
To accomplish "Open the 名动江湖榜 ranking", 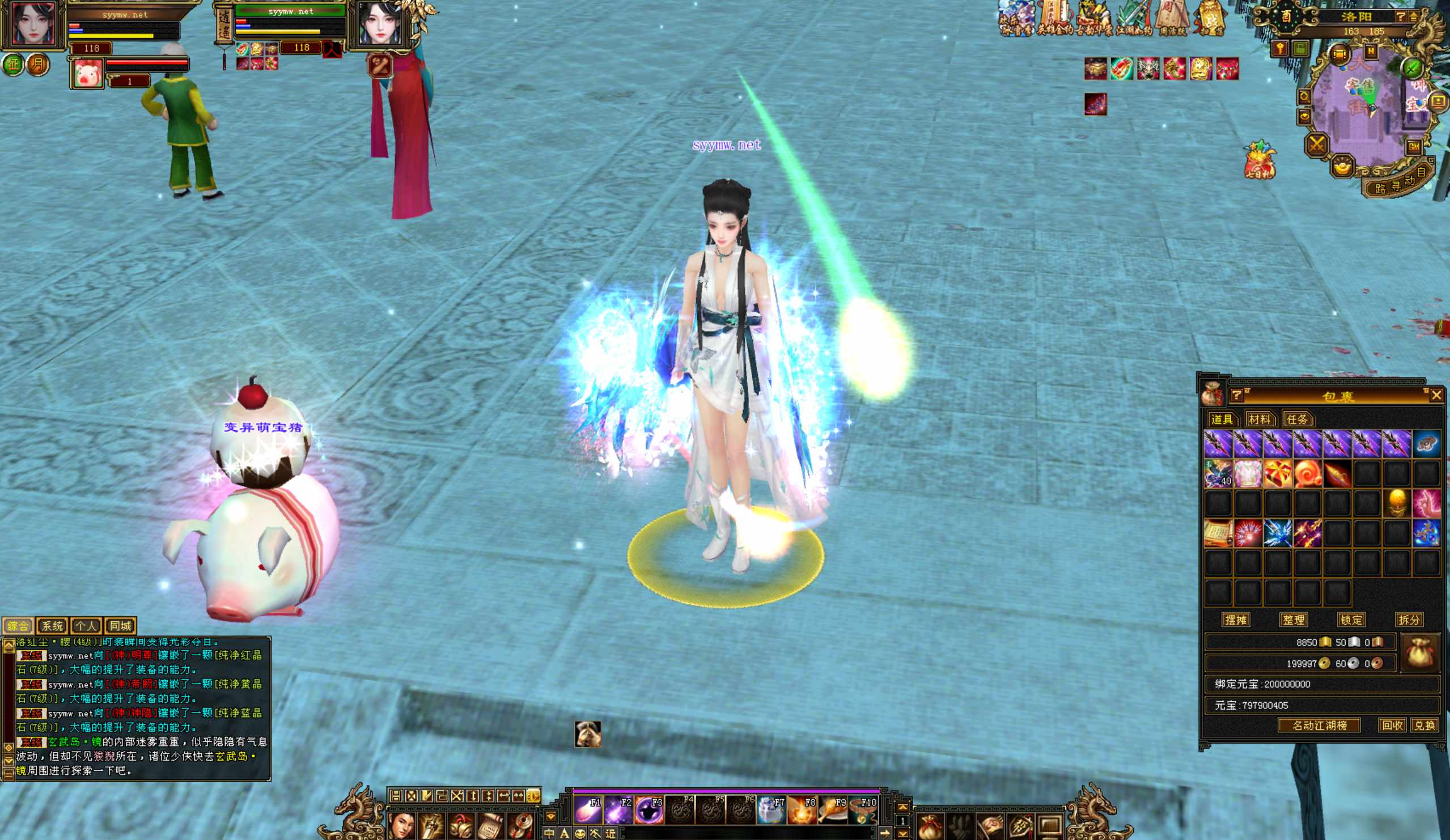I will (x=1319, y=726).
